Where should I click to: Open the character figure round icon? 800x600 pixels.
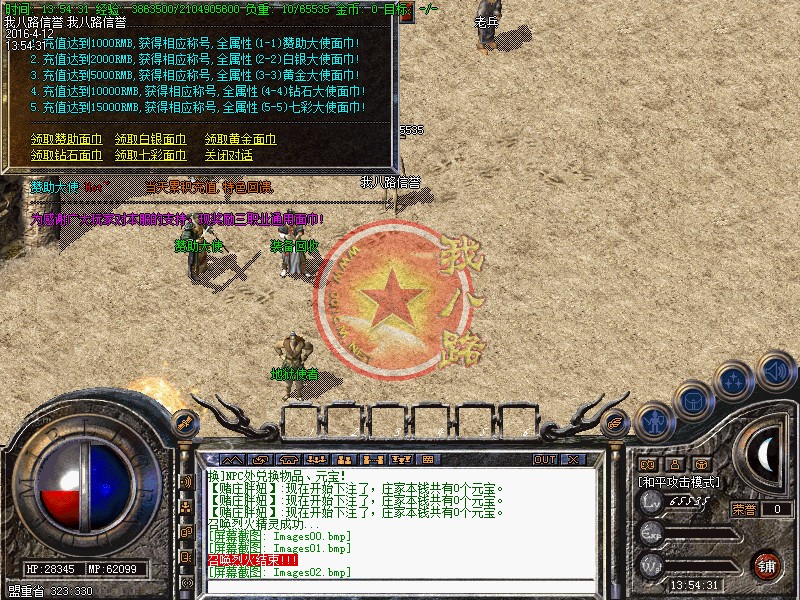[655, 421]
